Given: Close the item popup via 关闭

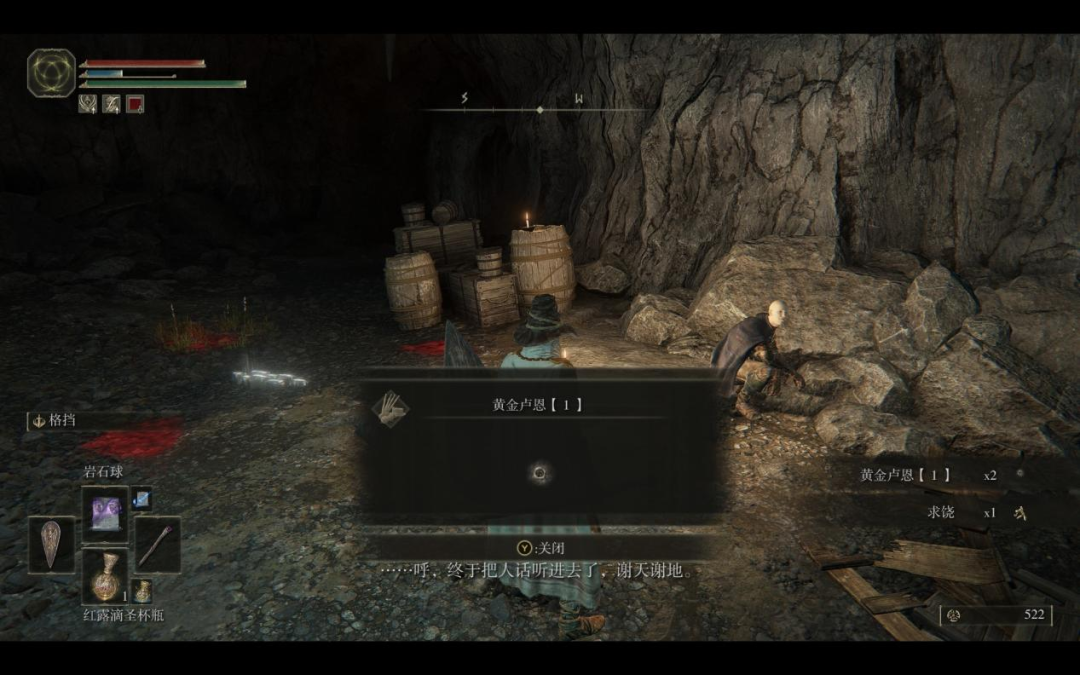Looking at the screenshot, I should tap(540, 547).
